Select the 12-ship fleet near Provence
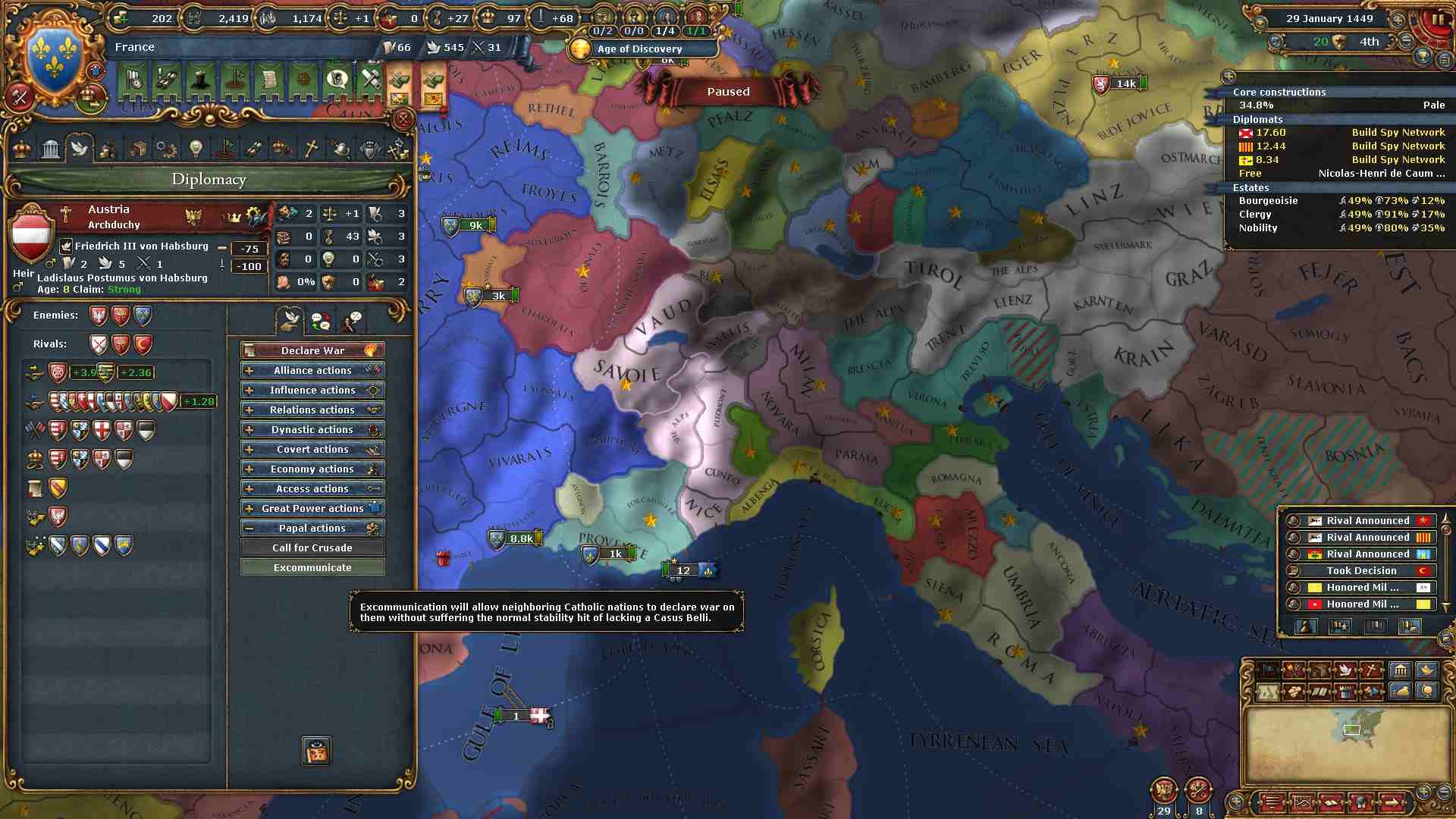 pyautogui.click(x=684, y=570)
